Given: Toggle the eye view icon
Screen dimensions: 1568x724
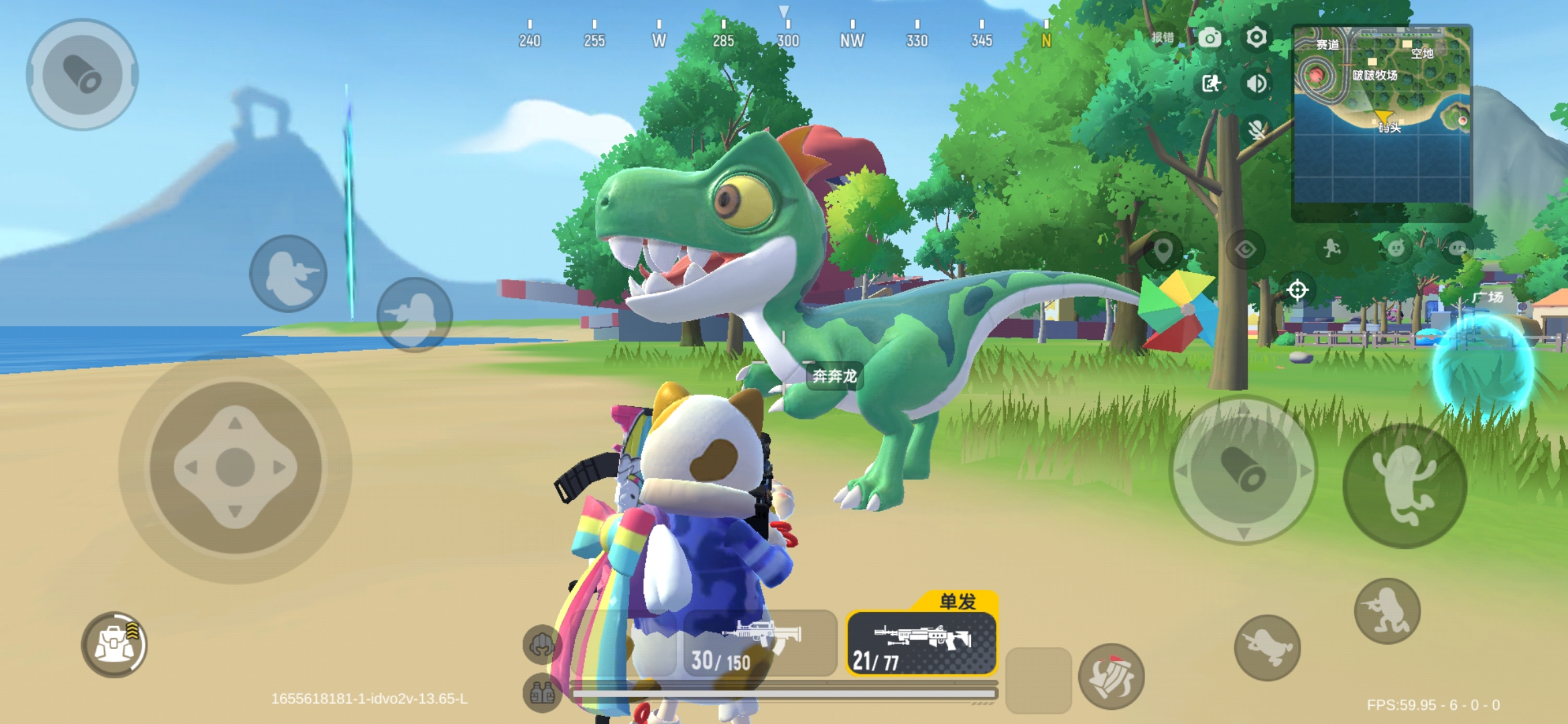Looking at the screenshot, I should point(1246,250).
